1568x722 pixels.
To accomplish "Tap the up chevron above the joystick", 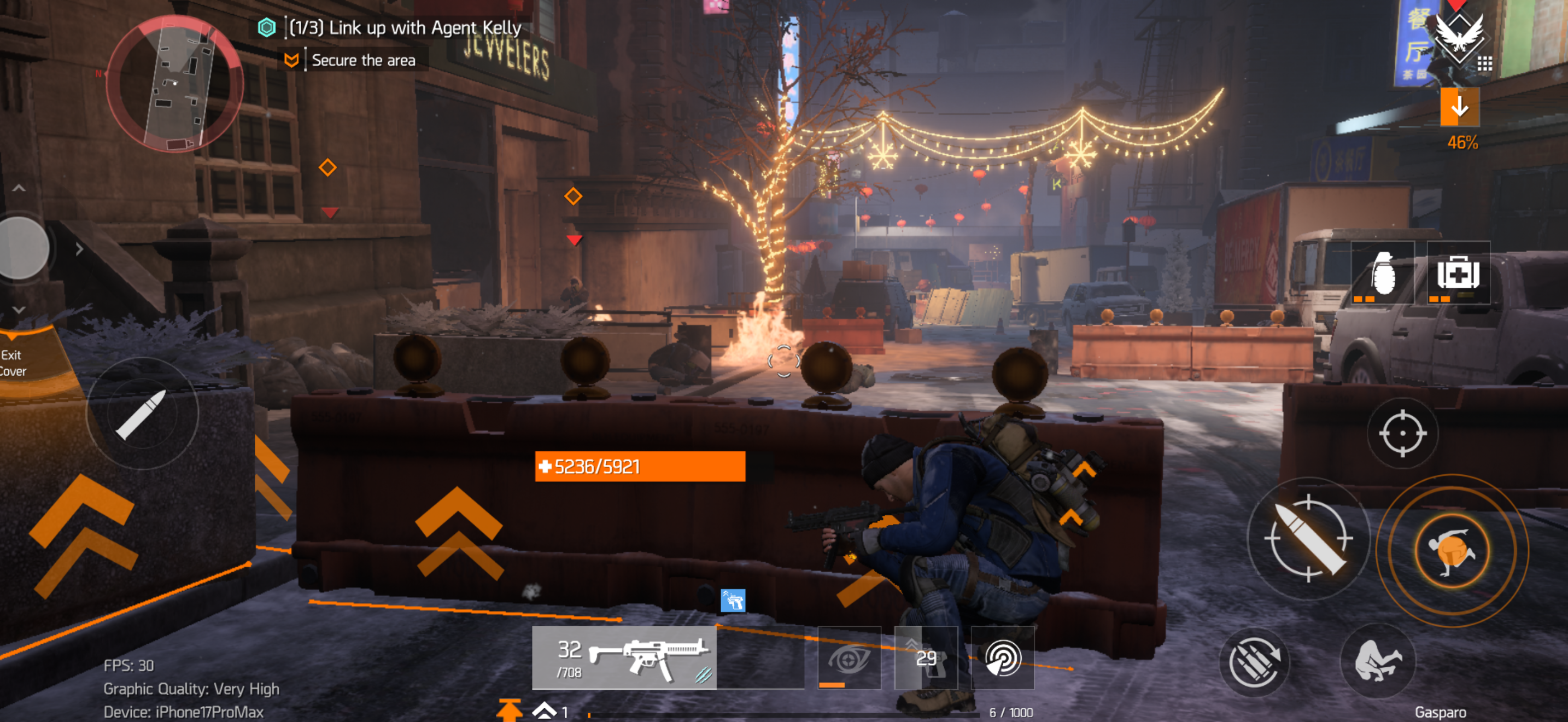I will (19, 188).
